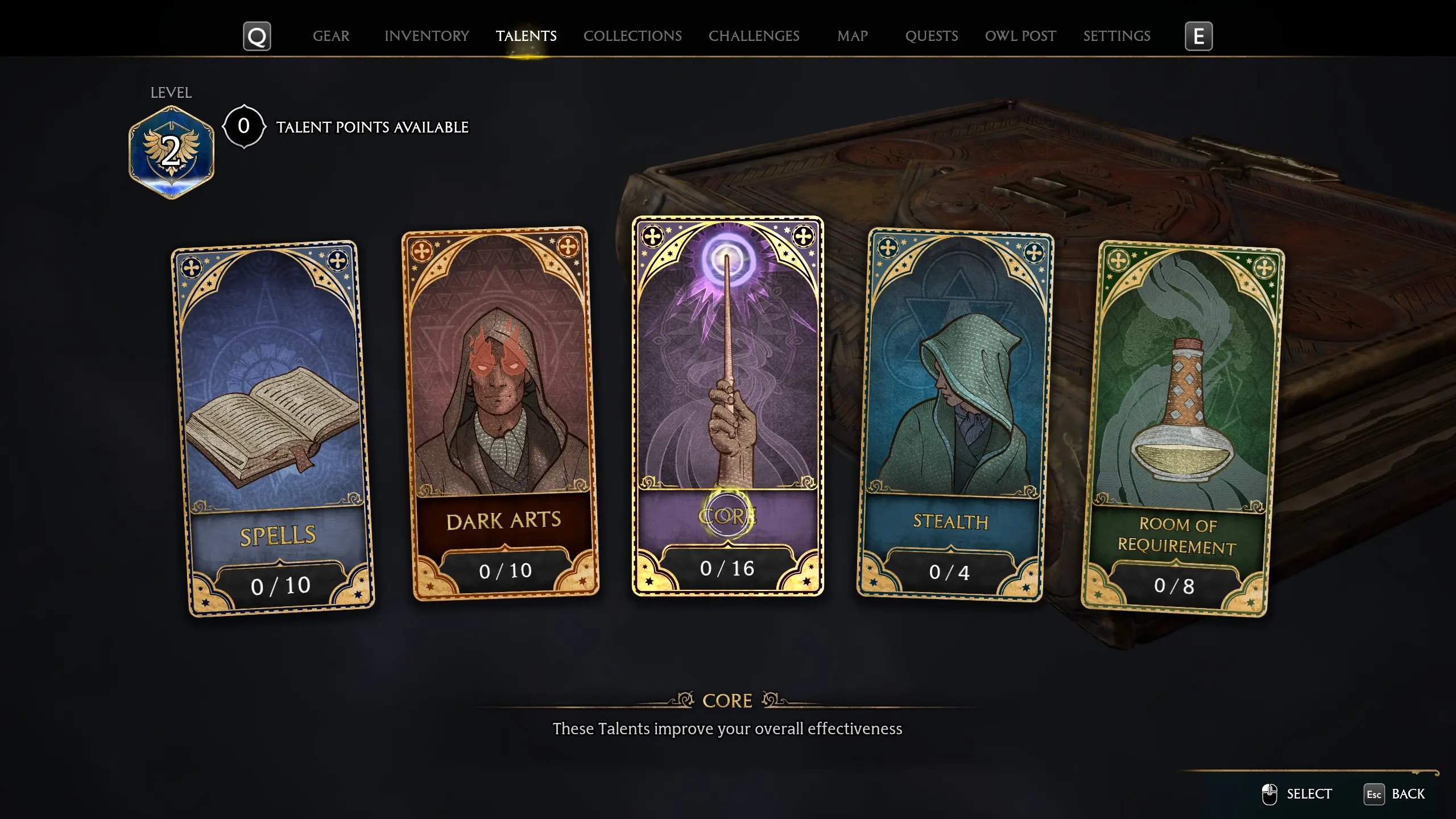Pick the Stealth talent card

pos(954,414)
